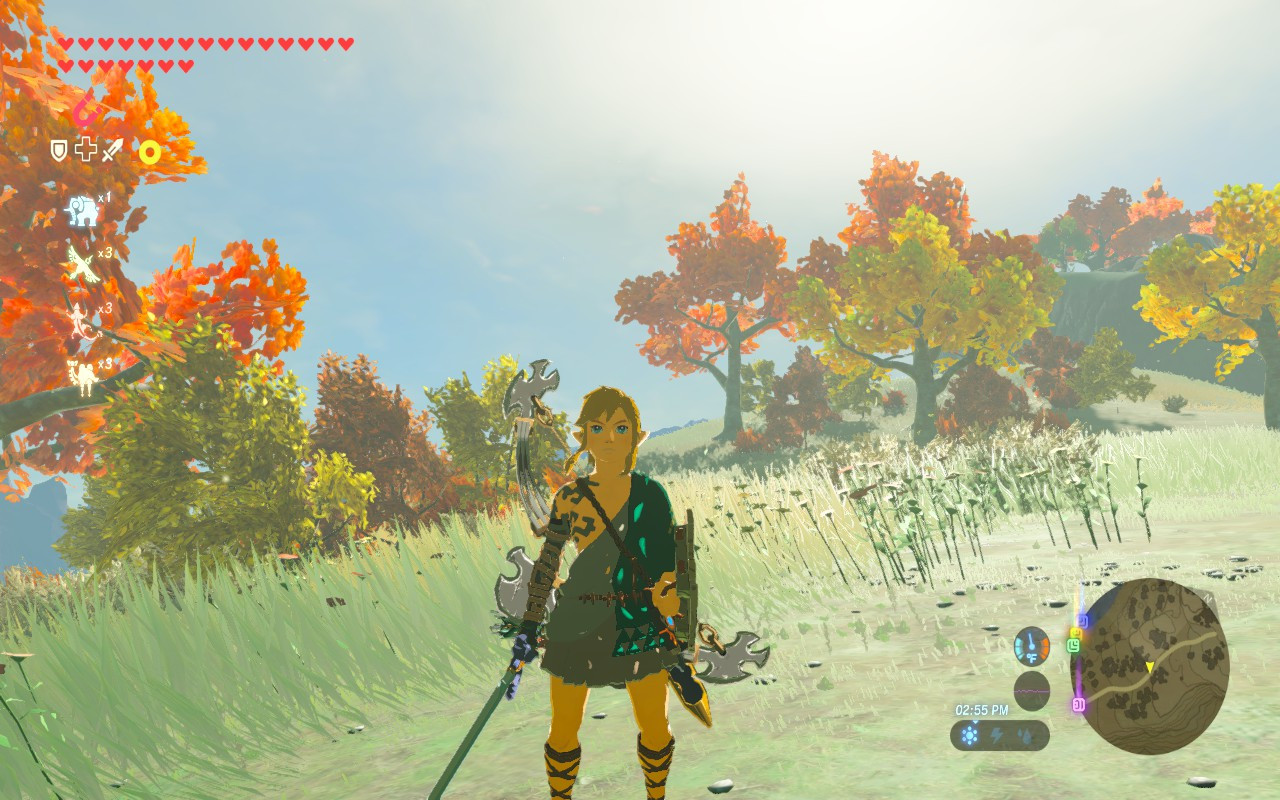1280x800 pixels.
Task: Toggle the sun weather indicator
Action: pos(969,735)
